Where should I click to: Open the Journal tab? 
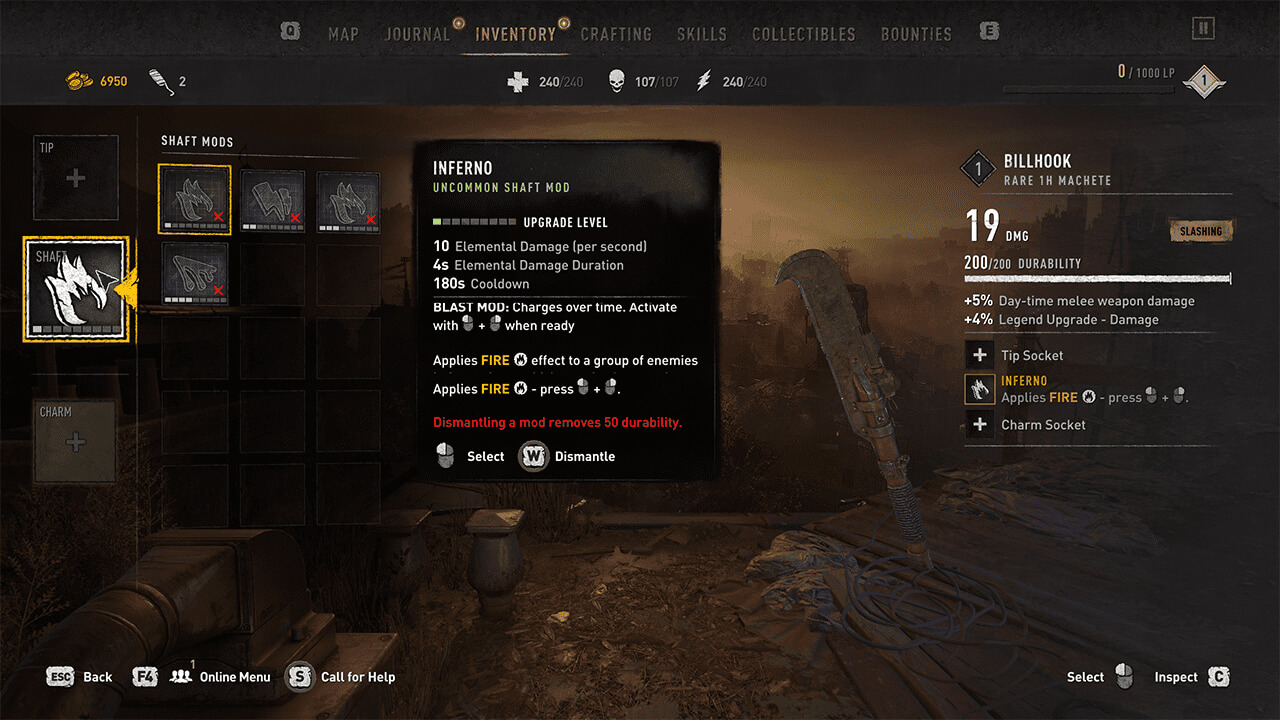[417, 34]
